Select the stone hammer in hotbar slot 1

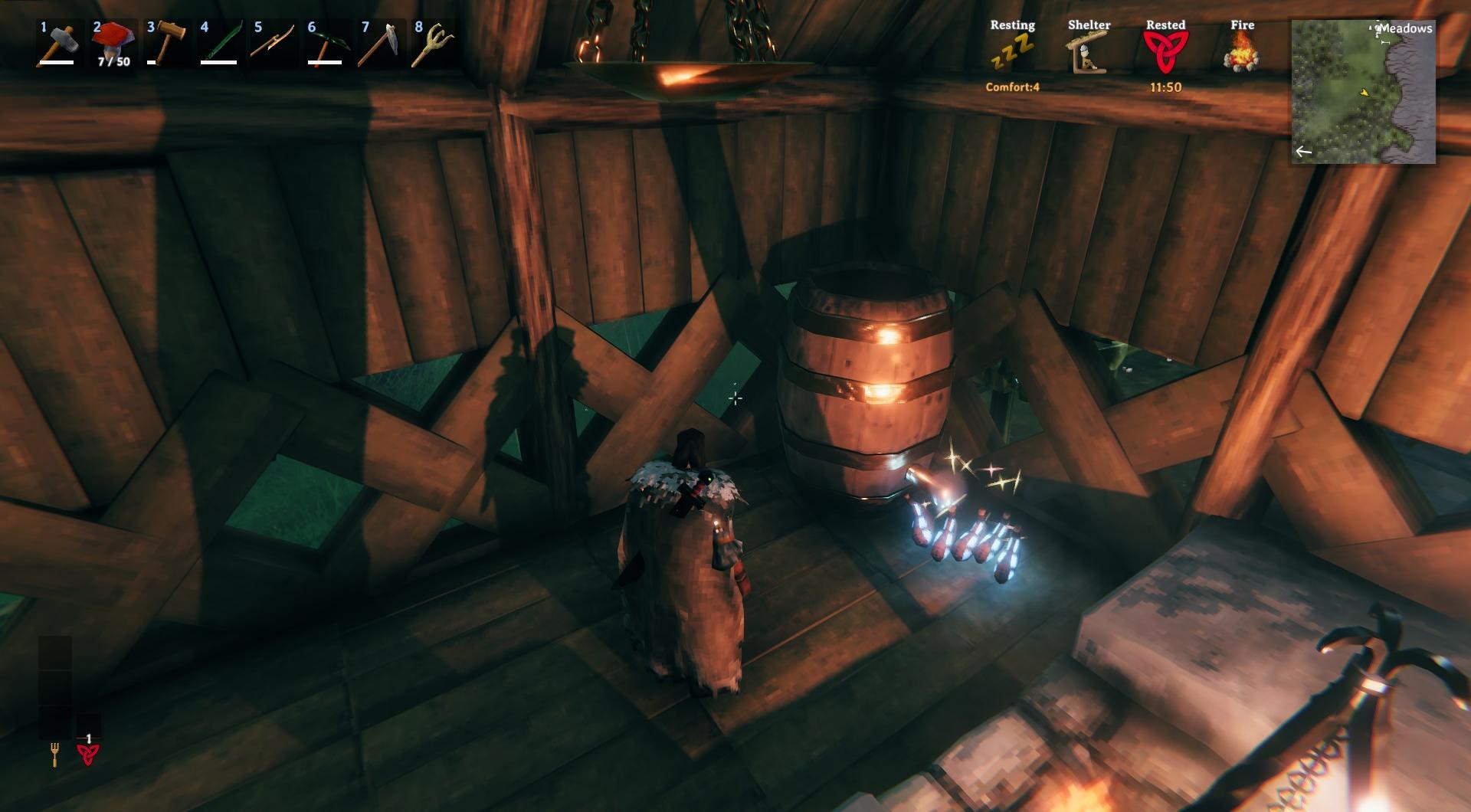(x=57, y=44)
